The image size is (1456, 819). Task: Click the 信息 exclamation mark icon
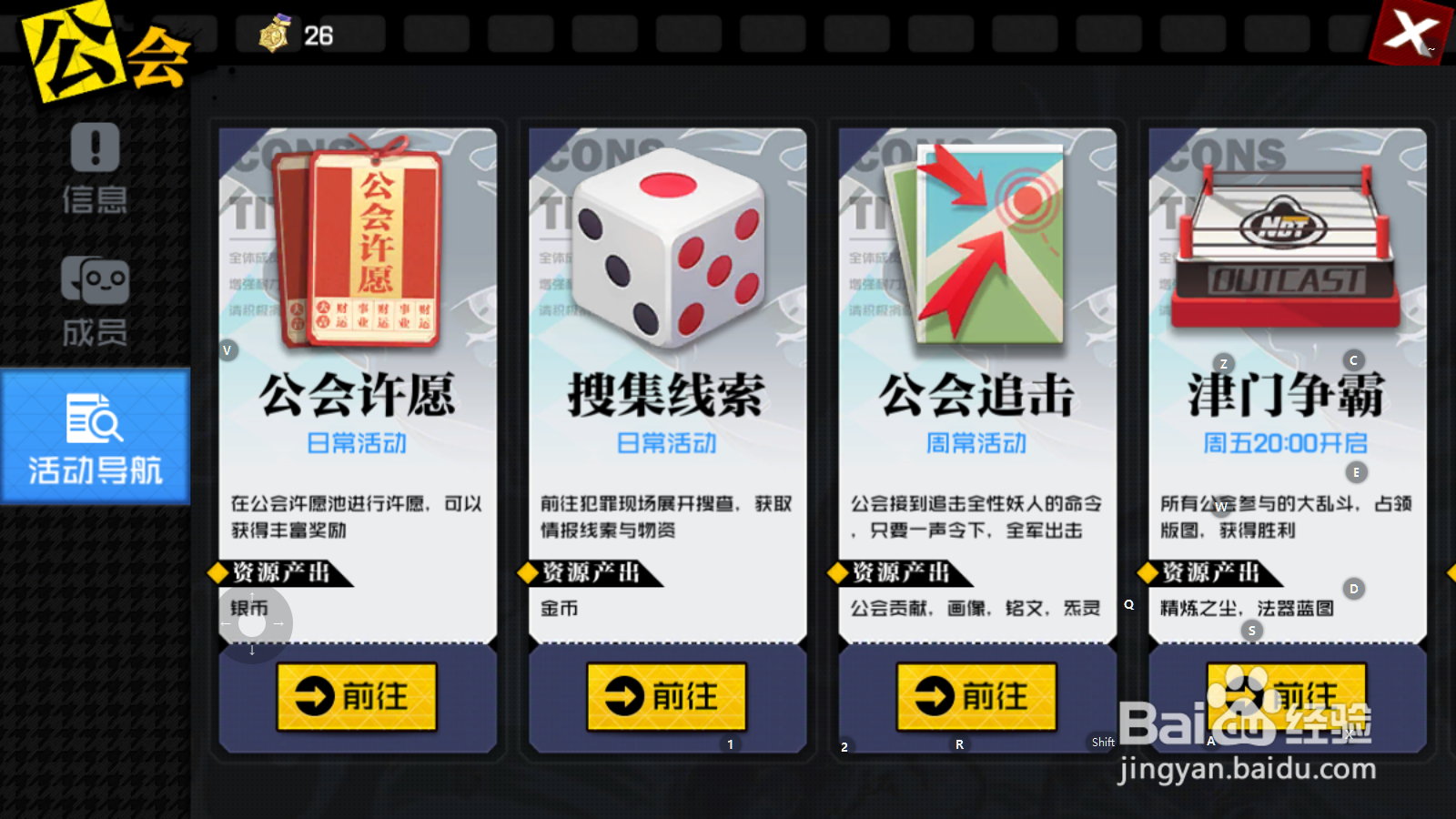96,148
